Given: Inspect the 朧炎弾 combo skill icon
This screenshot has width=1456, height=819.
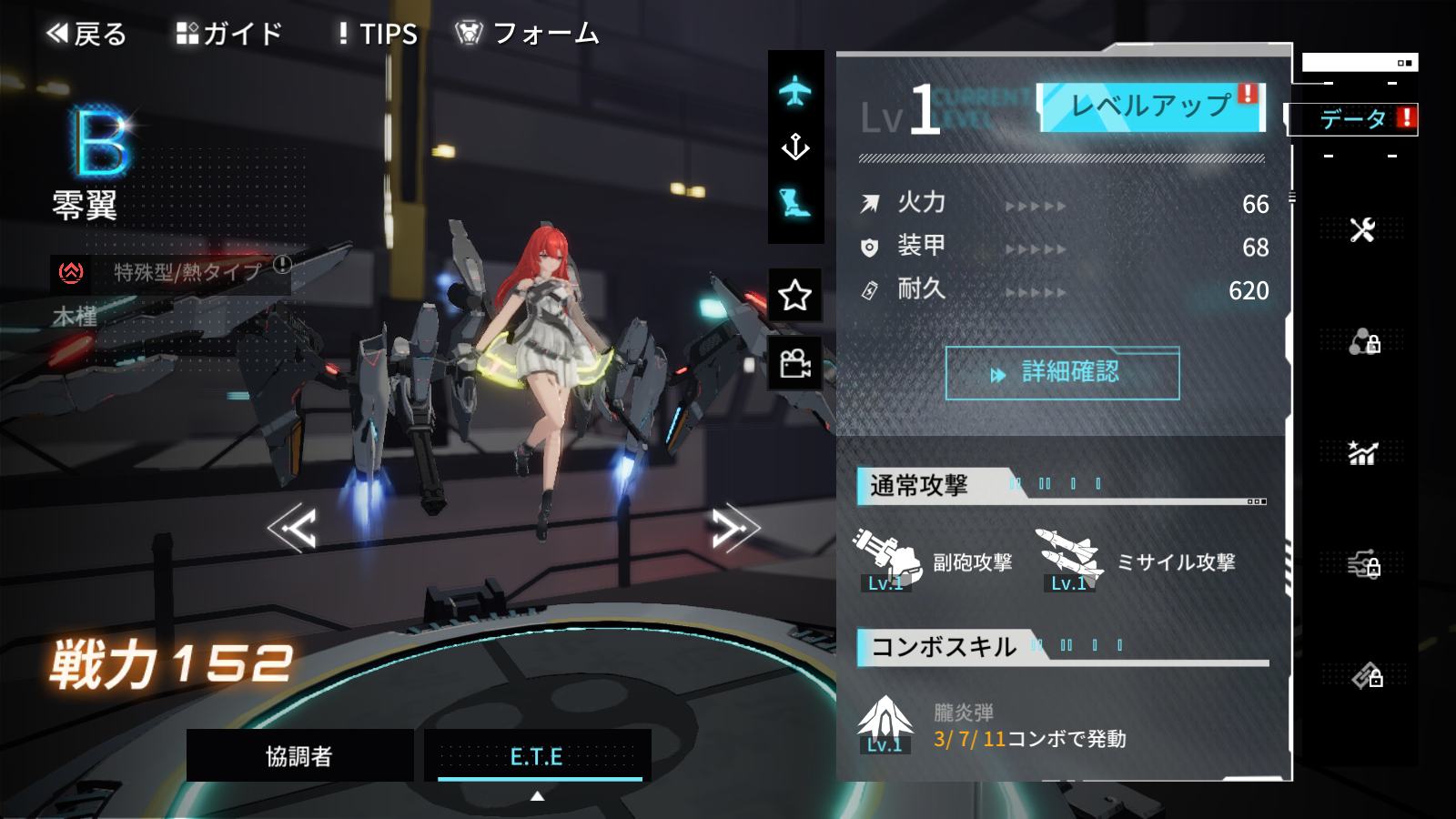Looking at the screenshot, I should pos(885,724).
